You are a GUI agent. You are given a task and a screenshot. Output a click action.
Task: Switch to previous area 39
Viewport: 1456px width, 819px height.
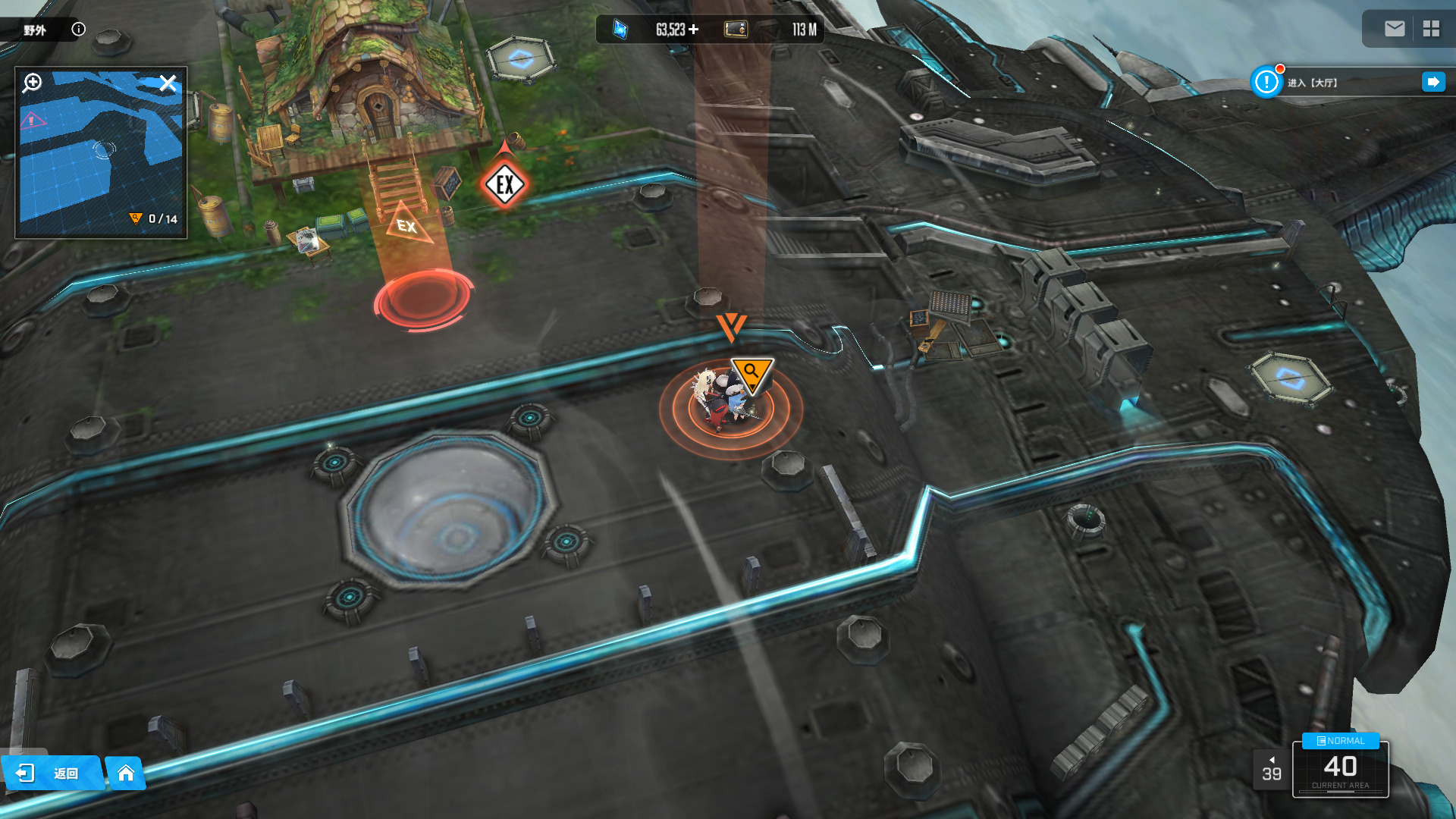[1272, 770]
